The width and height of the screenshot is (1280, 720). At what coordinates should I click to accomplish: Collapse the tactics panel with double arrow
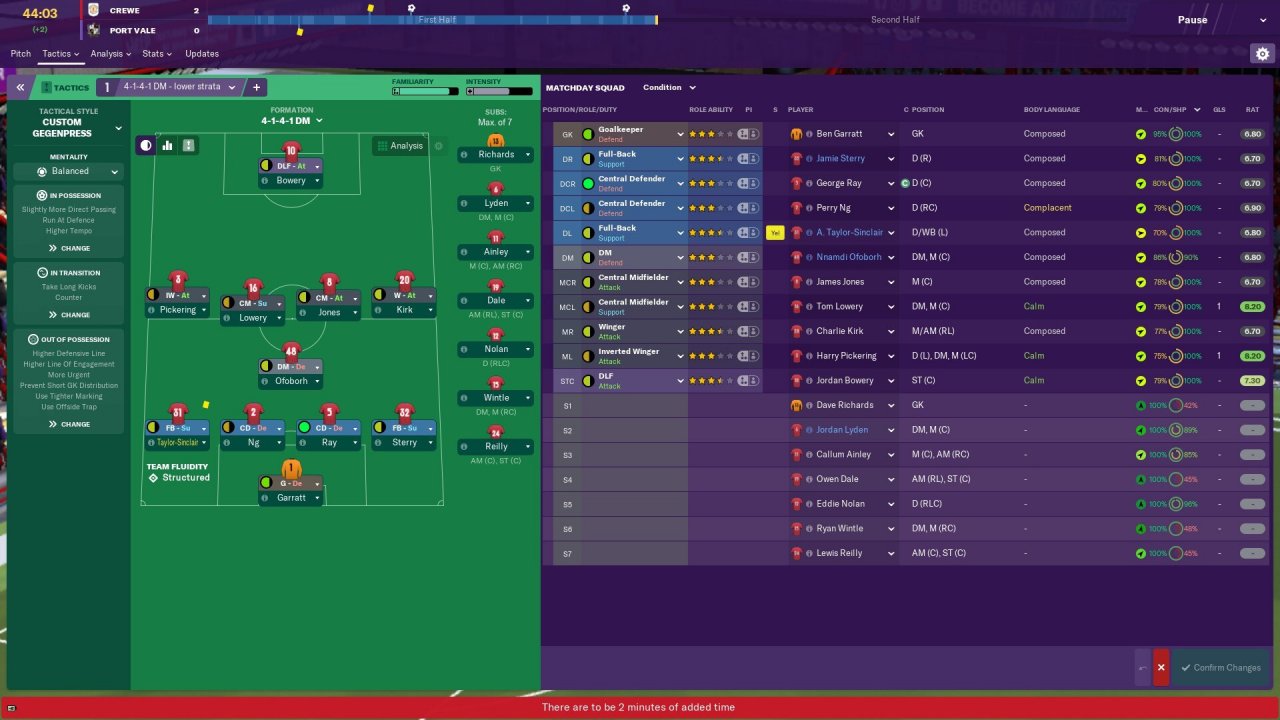click(20, 88)
